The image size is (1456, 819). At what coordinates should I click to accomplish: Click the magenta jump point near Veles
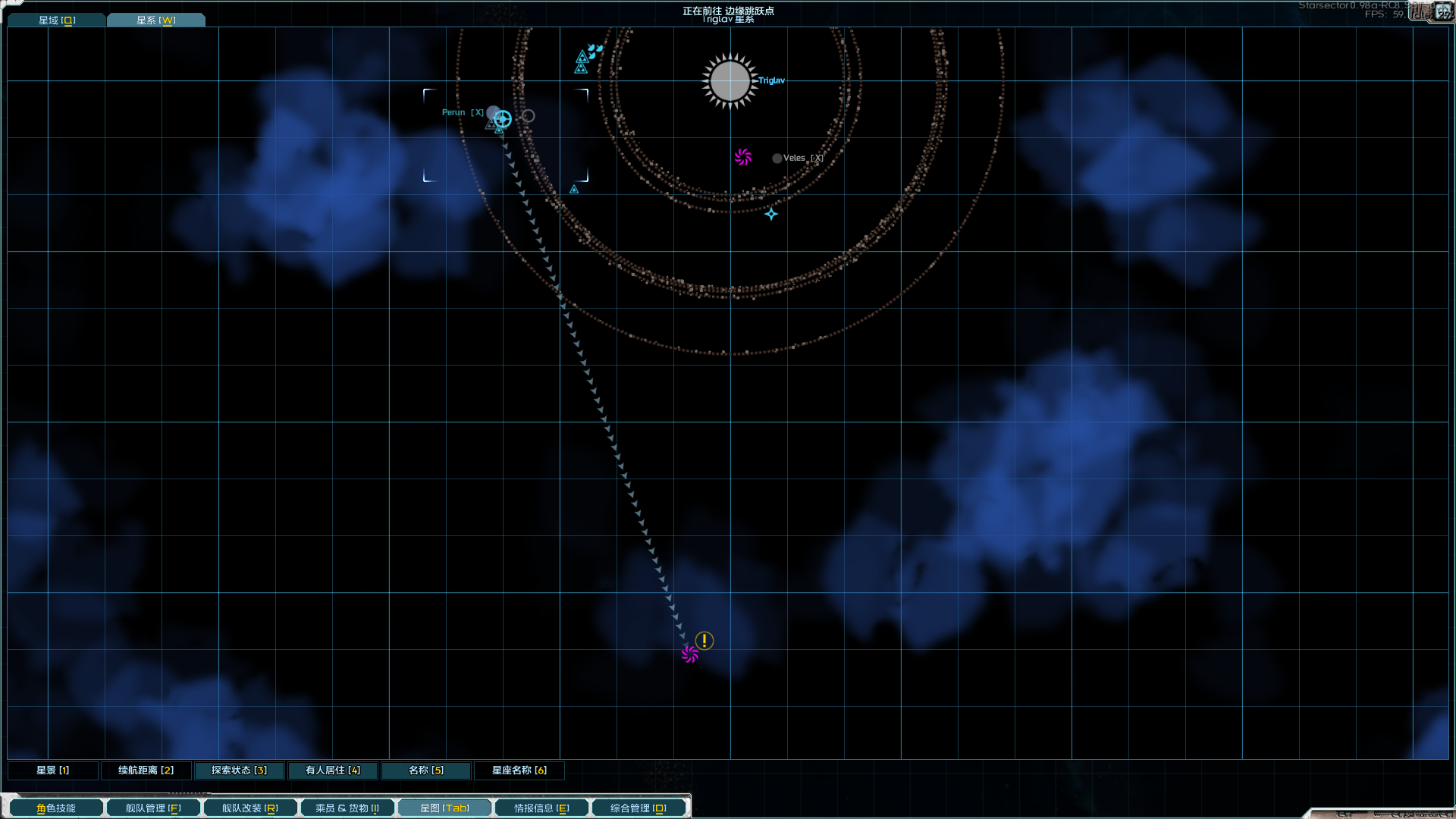tap(743, 157)
